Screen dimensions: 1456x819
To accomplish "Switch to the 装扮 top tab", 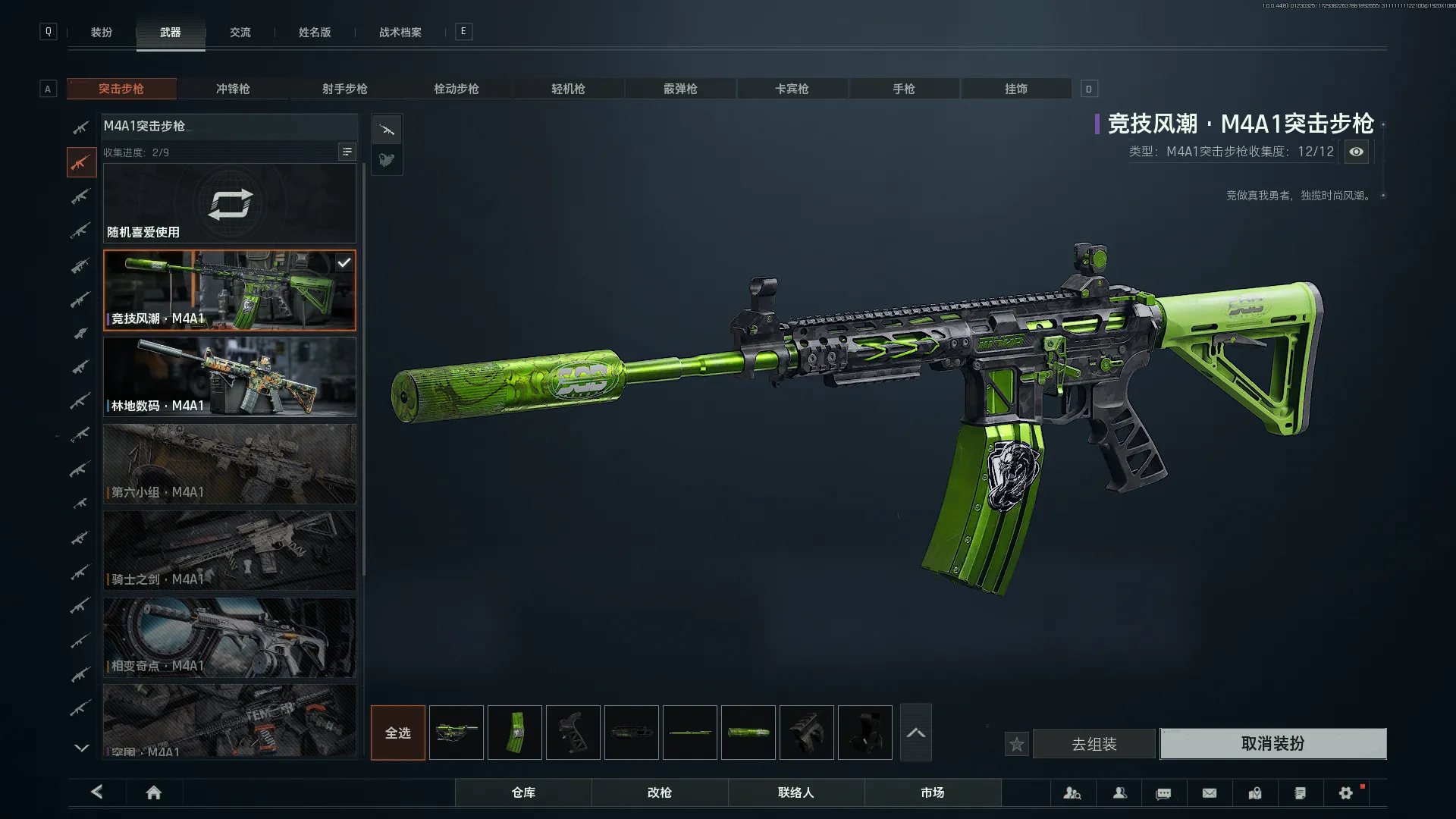I will (x=102, y=33).
